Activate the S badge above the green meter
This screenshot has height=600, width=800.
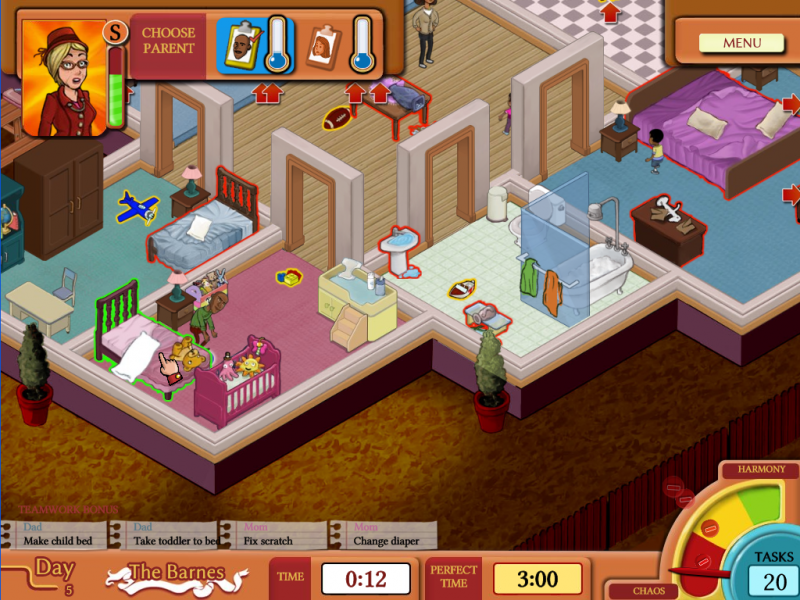117,33
